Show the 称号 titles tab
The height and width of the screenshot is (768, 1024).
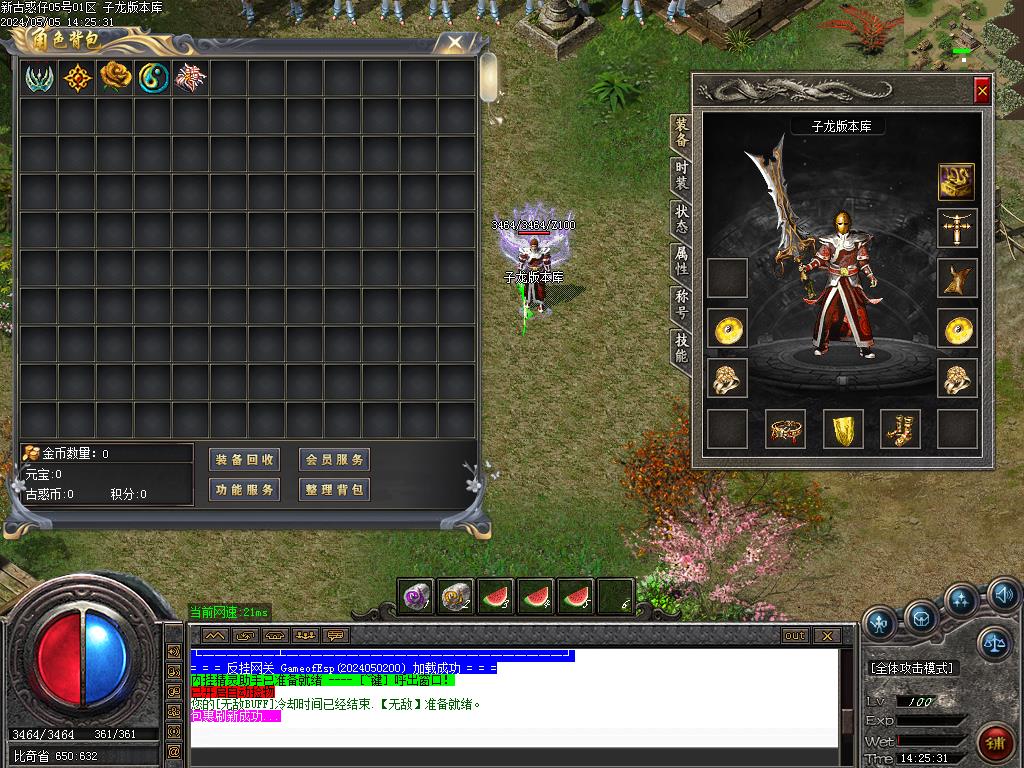(681, 306)
